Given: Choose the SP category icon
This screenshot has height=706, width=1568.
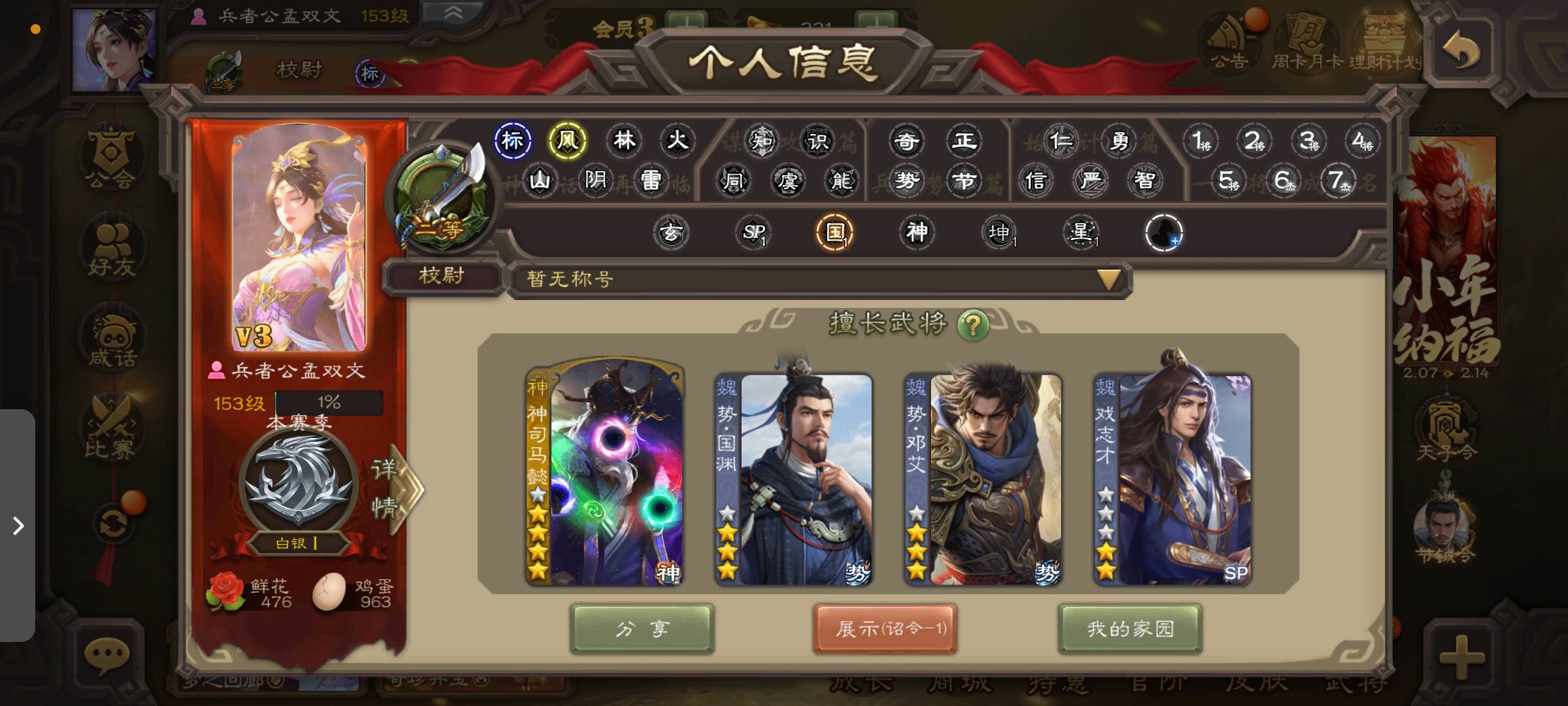Looking at the screenshot, I should 753,233.
